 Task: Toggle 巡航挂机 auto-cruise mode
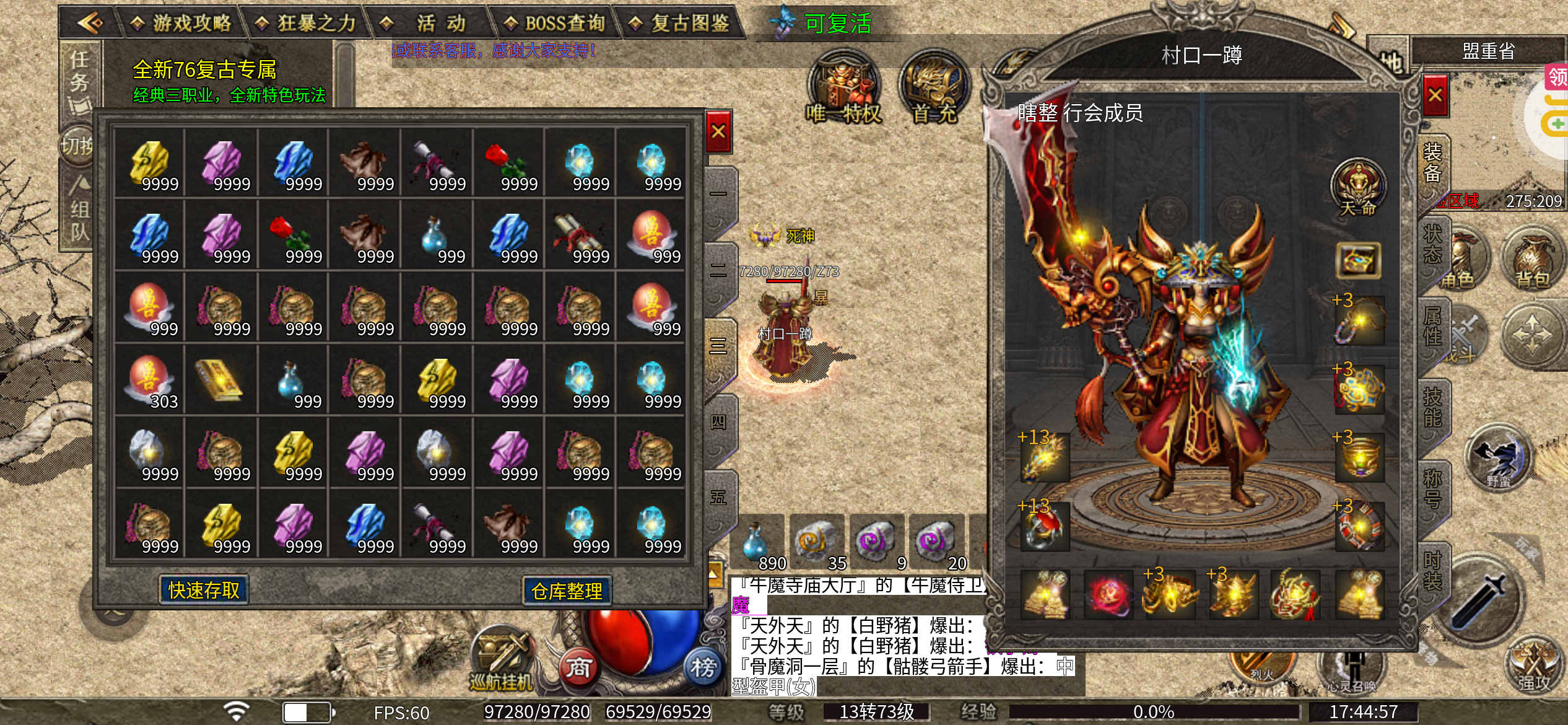click(x=502, y=660)
